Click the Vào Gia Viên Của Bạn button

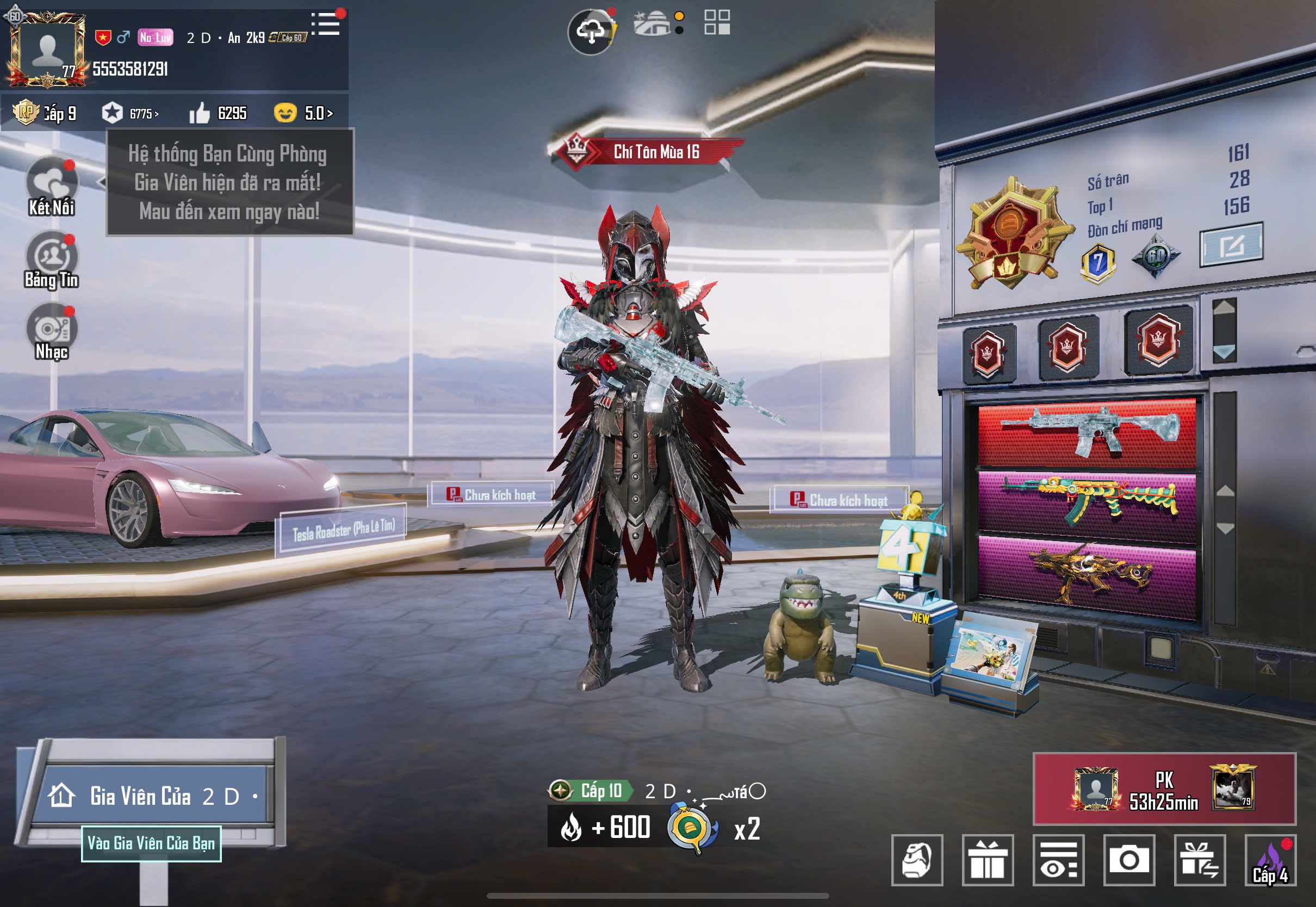151,843
